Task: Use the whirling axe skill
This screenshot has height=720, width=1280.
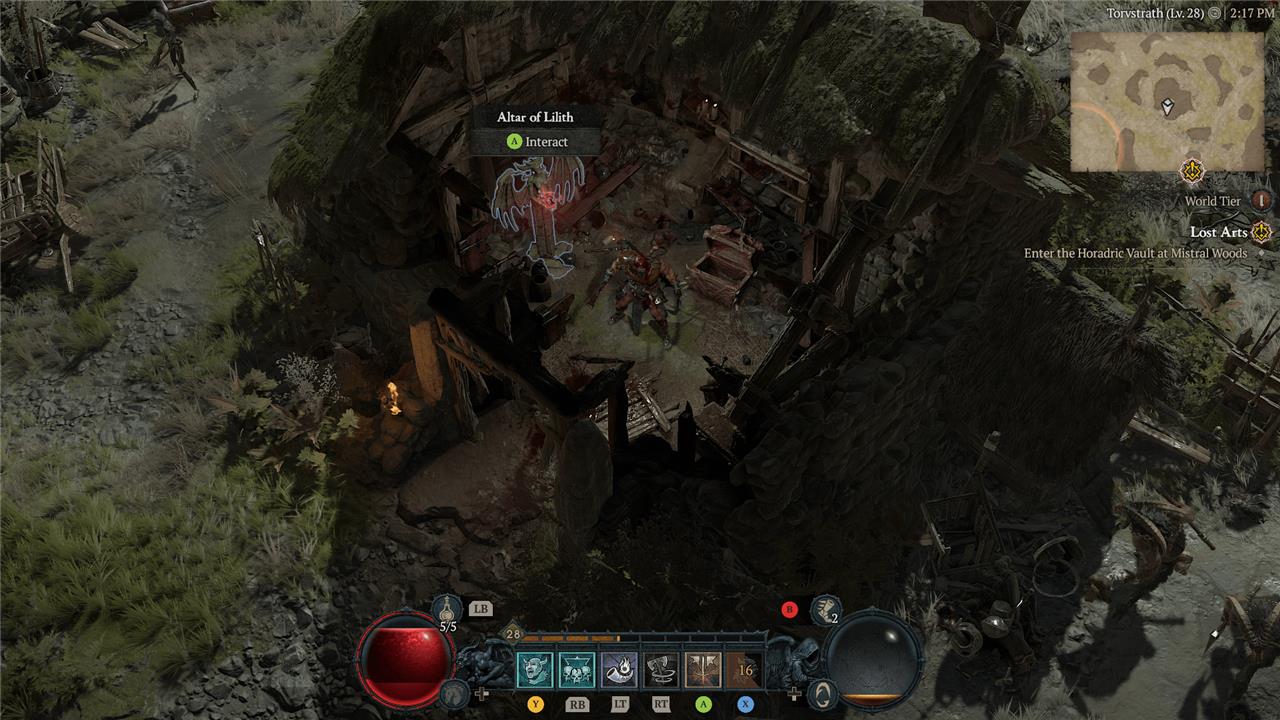Action: tap(661, 670)
